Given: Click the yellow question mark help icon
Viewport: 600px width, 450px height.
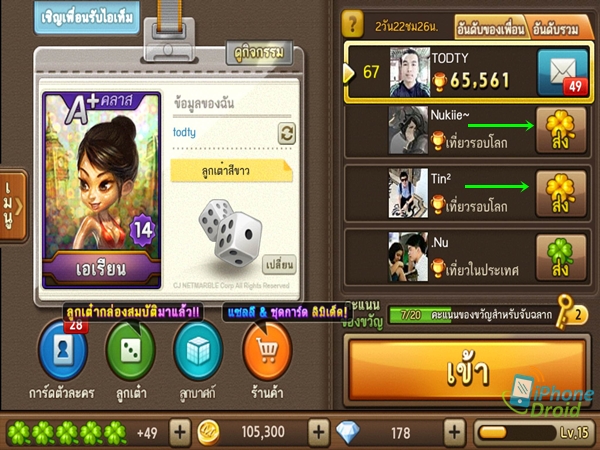Looking at the screenshot, I should point(351,24).
